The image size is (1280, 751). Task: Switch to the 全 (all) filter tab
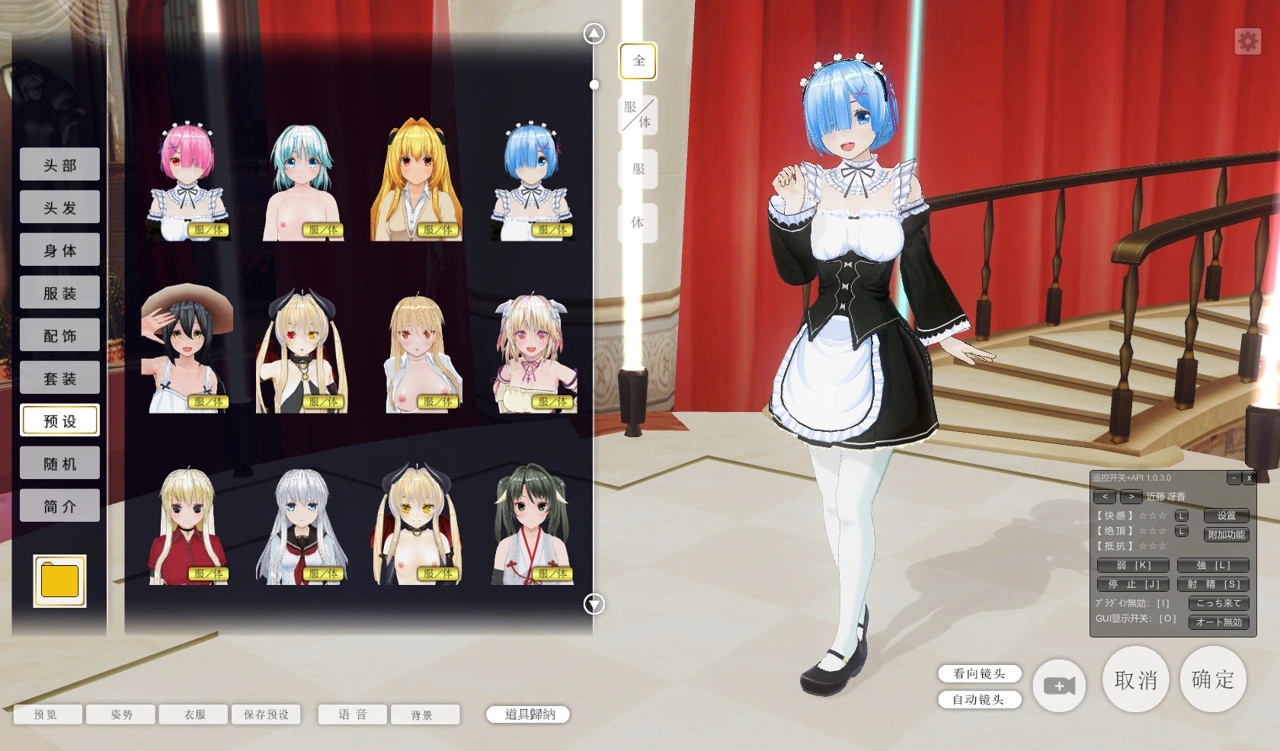pyautogui.click(x=638, y=61)
